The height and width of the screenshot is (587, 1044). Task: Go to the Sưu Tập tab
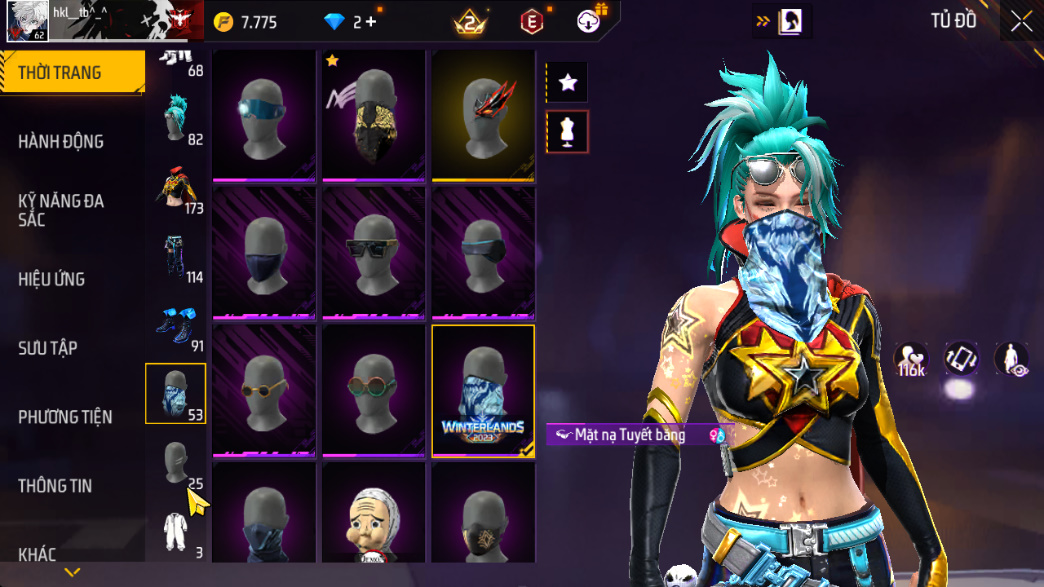(48, 348)
